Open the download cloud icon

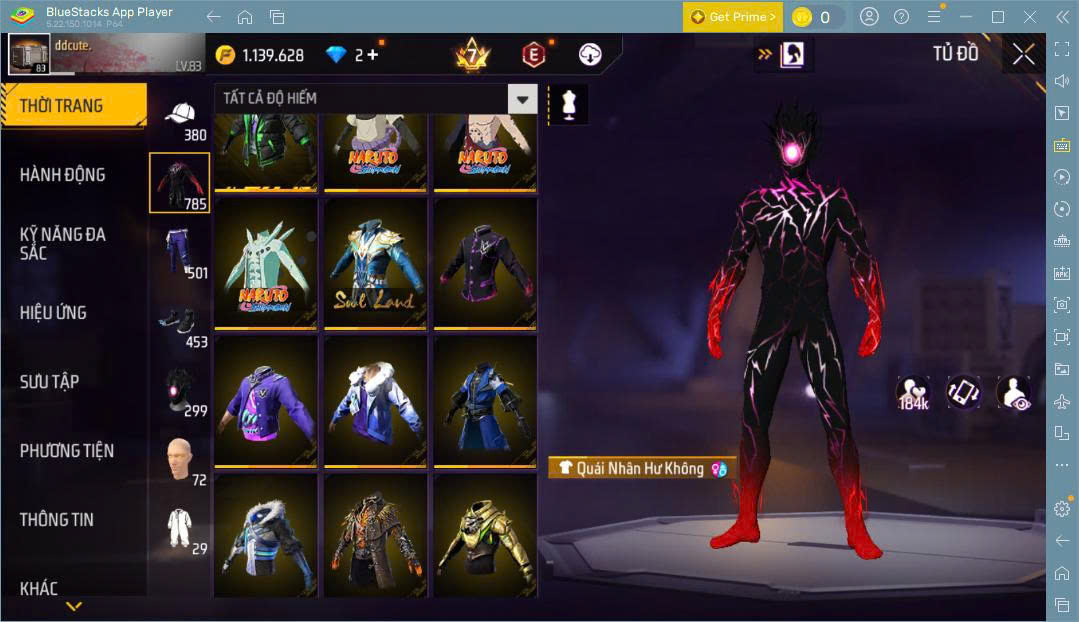591,55
